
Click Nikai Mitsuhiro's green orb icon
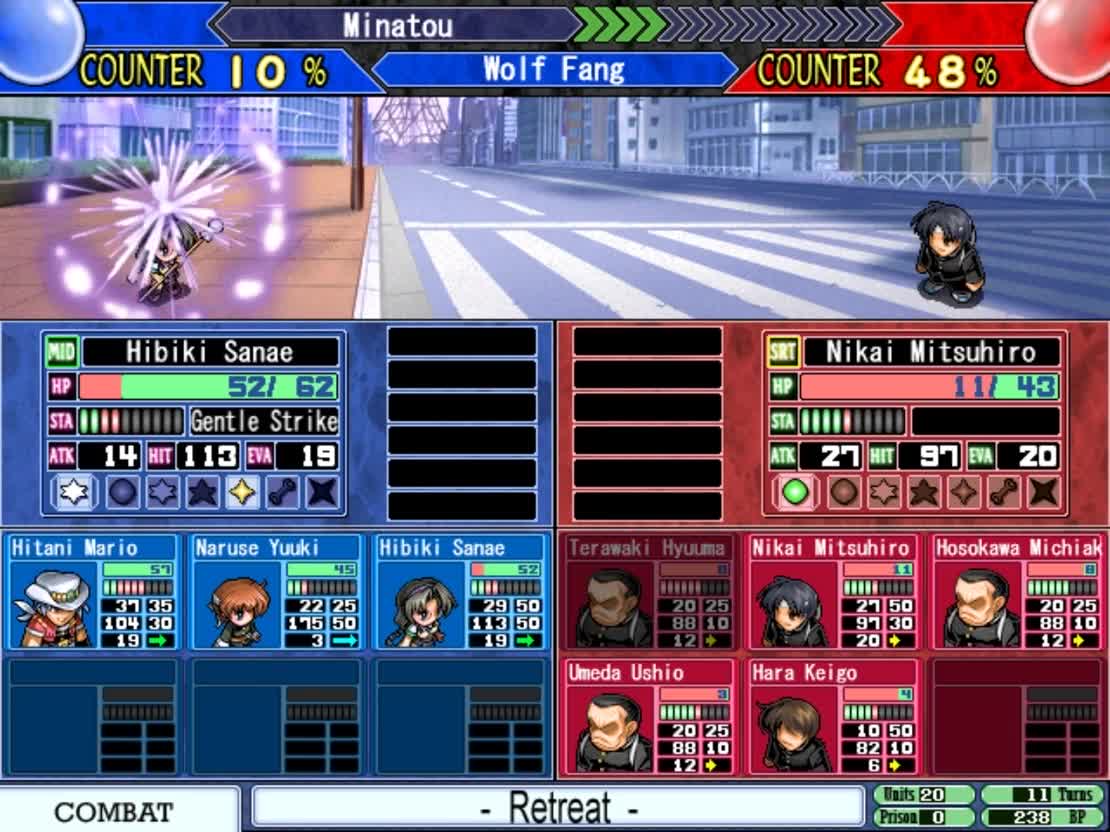pyautogui.click(x=794, y=492)
